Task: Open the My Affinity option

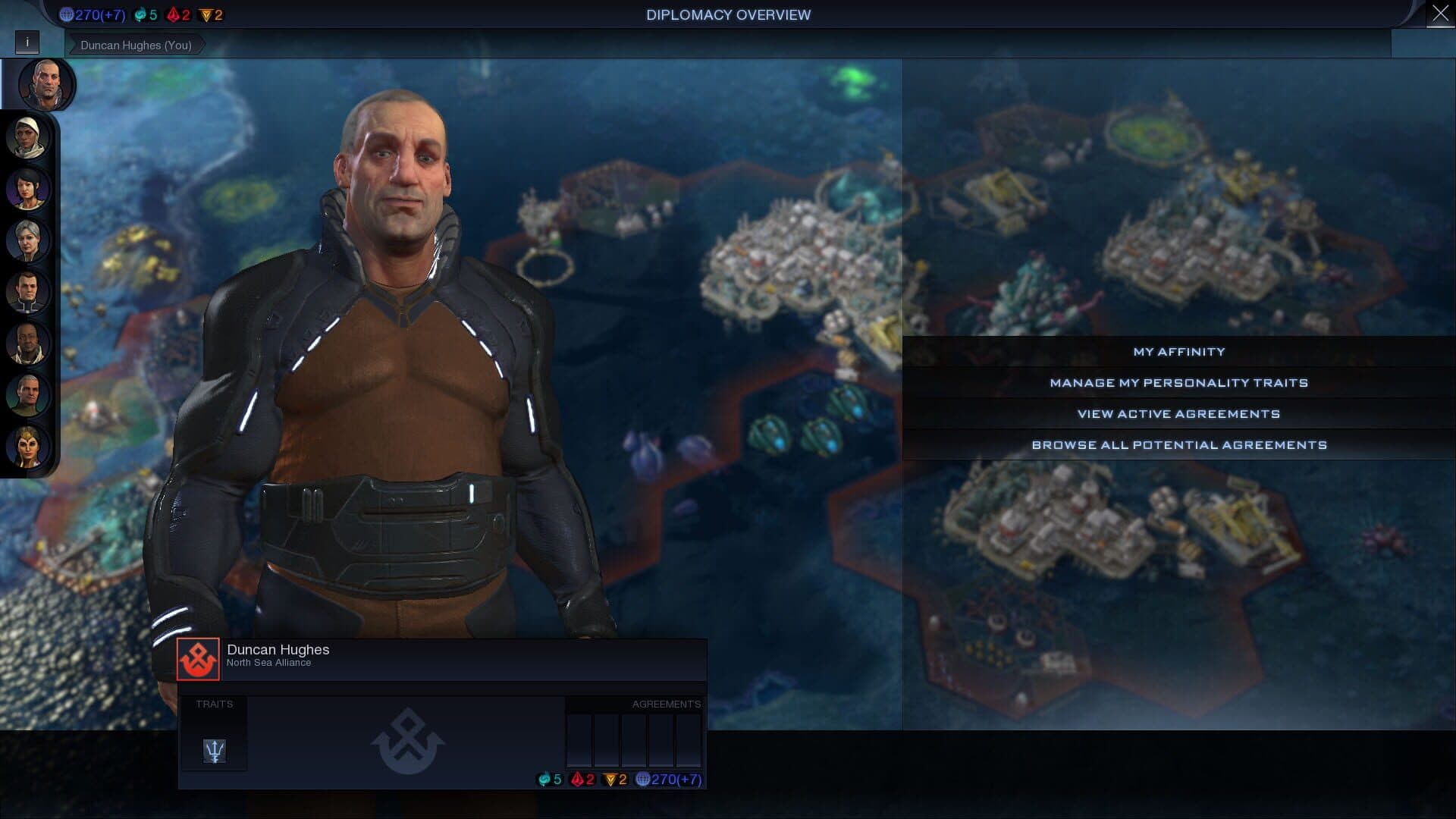Action: (x=1178, y=352)
